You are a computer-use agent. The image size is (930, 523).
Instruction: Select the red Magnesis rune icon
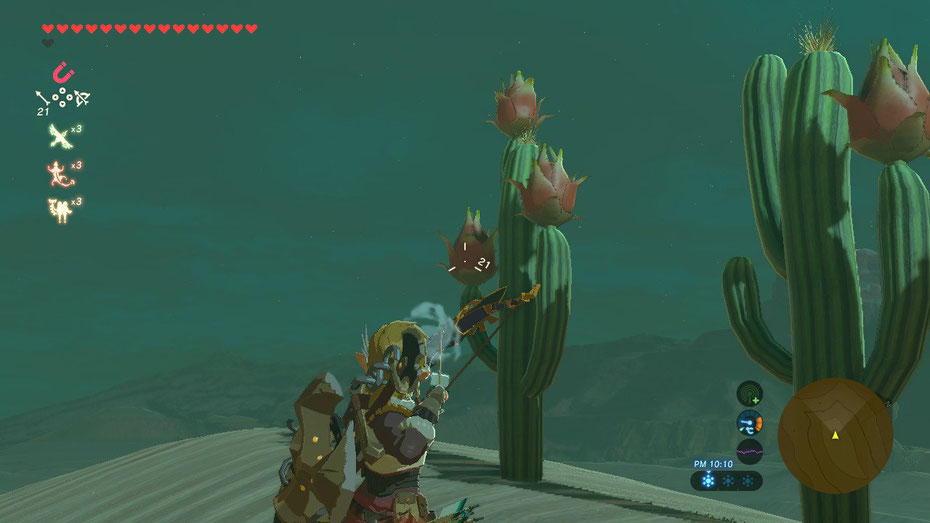[x=62, y=73]
